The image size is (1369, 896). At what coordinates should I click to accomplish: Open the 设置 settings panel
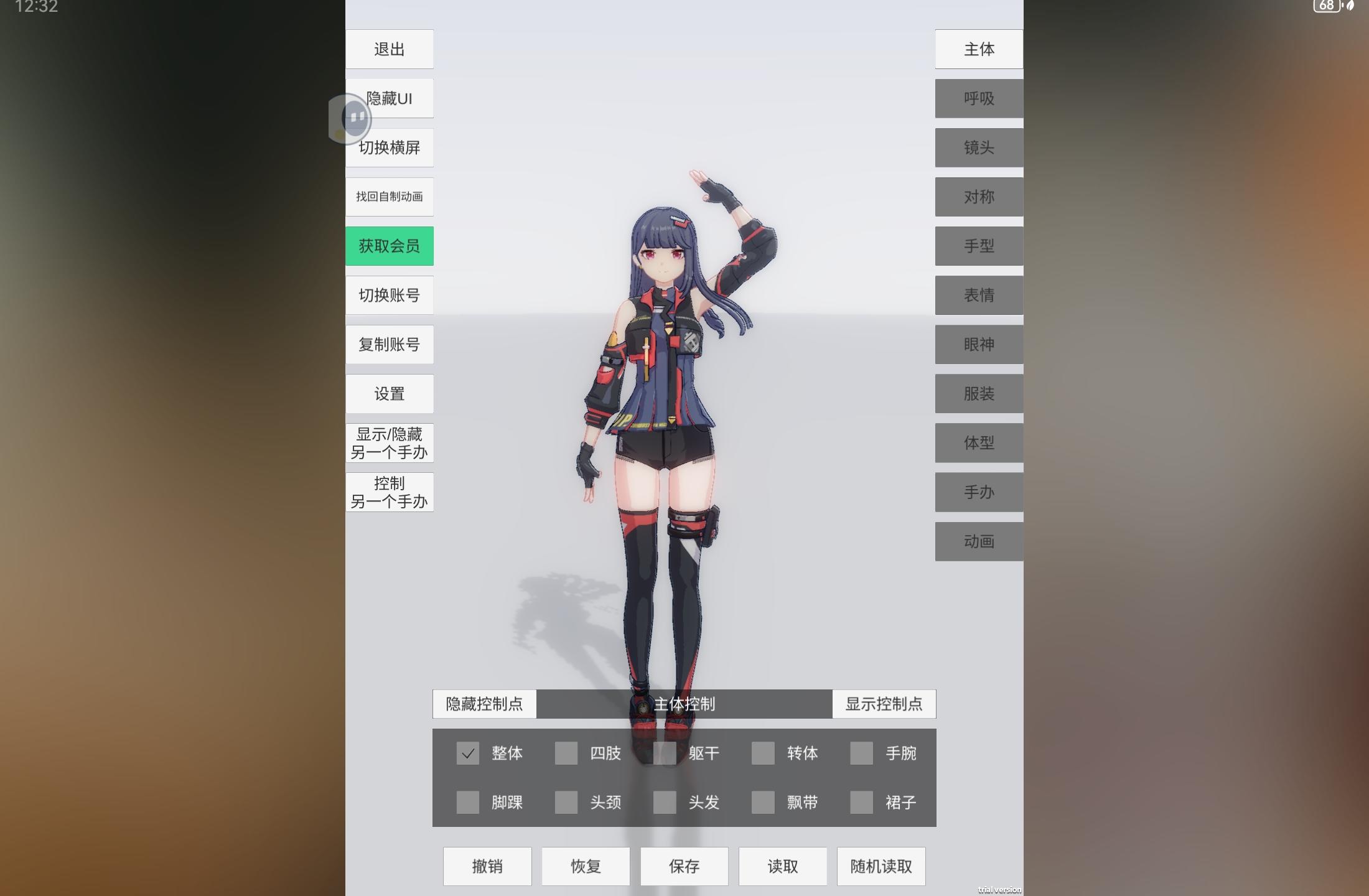point(390,393)
